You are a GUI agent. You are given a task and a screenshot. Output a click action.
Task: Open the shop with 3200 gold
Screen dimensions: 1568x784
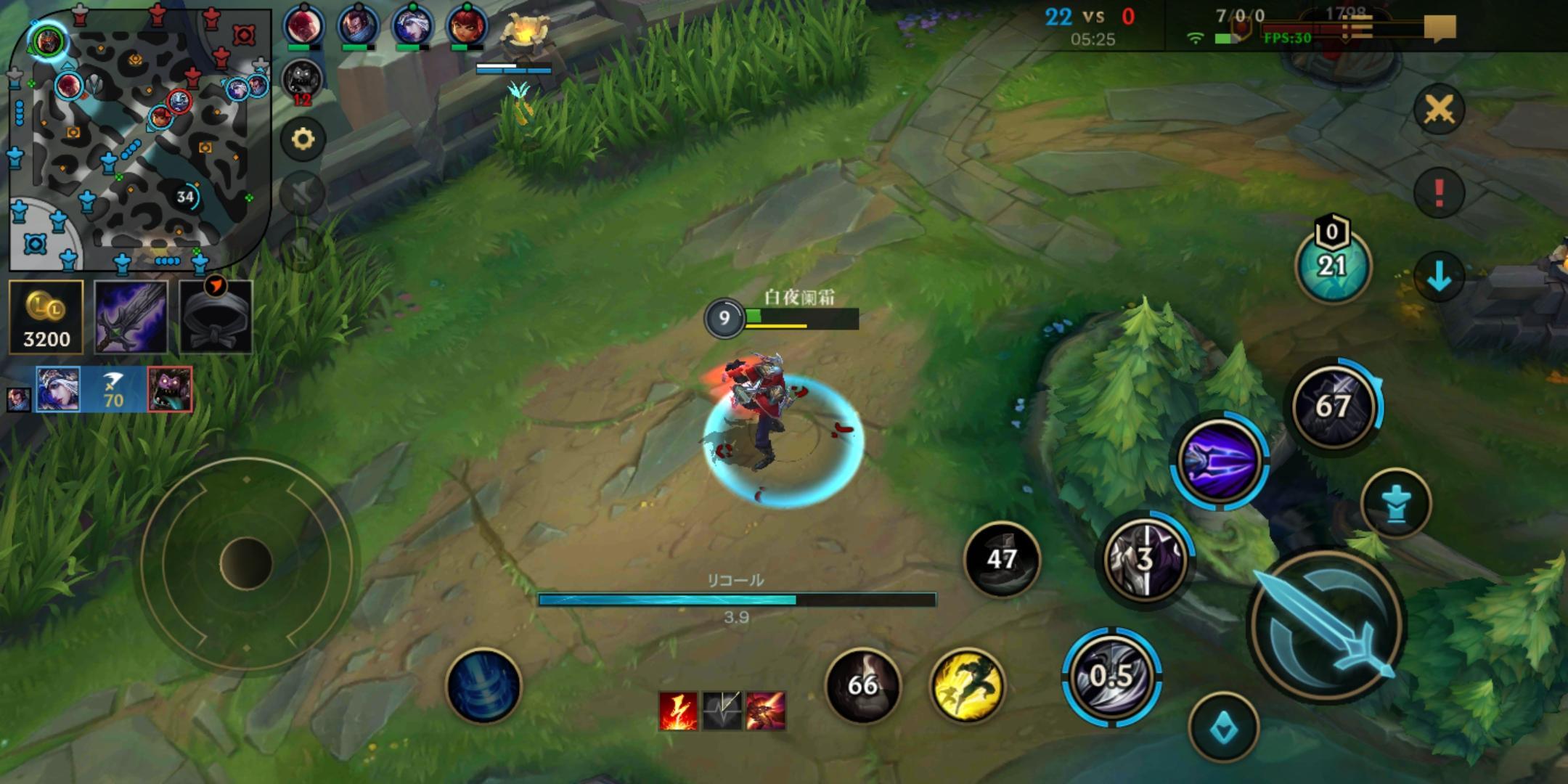pyautogui.click(x=46, y=317)
